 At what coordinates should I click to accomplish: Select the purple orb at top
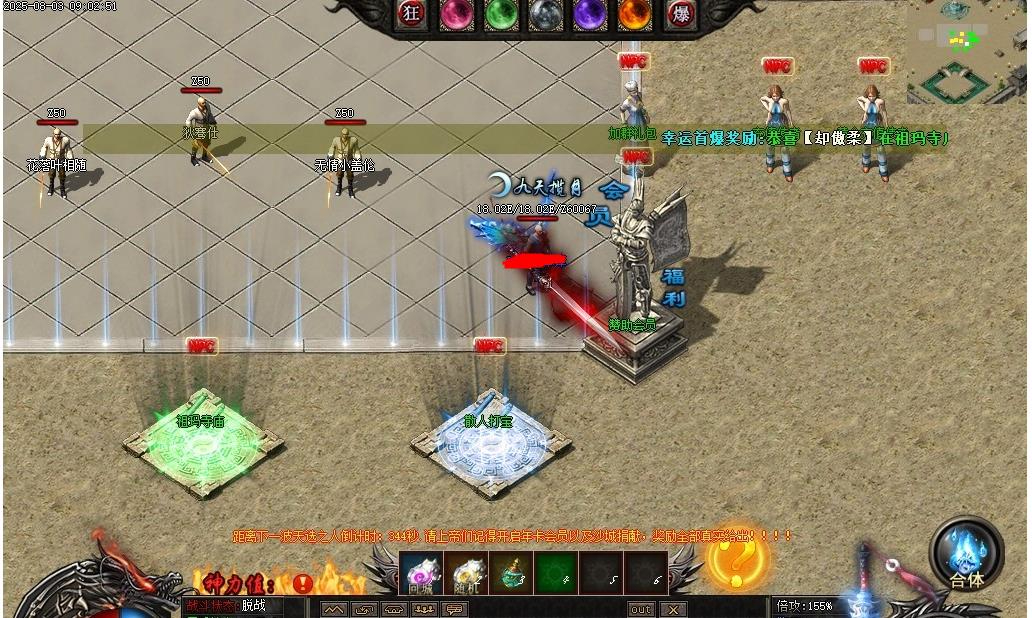click(589, 13)
